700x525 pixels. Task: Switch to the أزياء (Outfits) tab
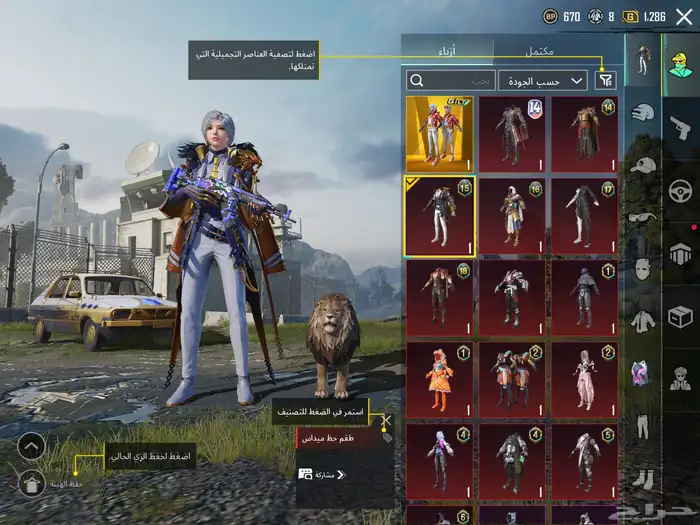point(447,51)
